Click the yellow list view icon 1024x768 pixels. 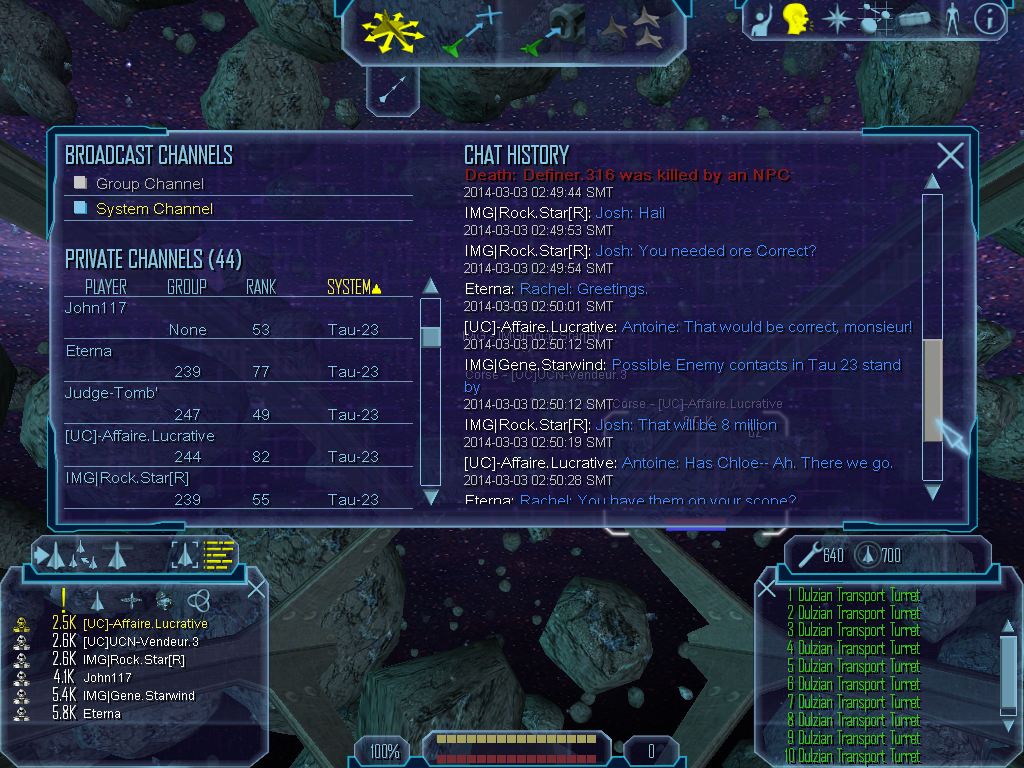coord(218,553)
